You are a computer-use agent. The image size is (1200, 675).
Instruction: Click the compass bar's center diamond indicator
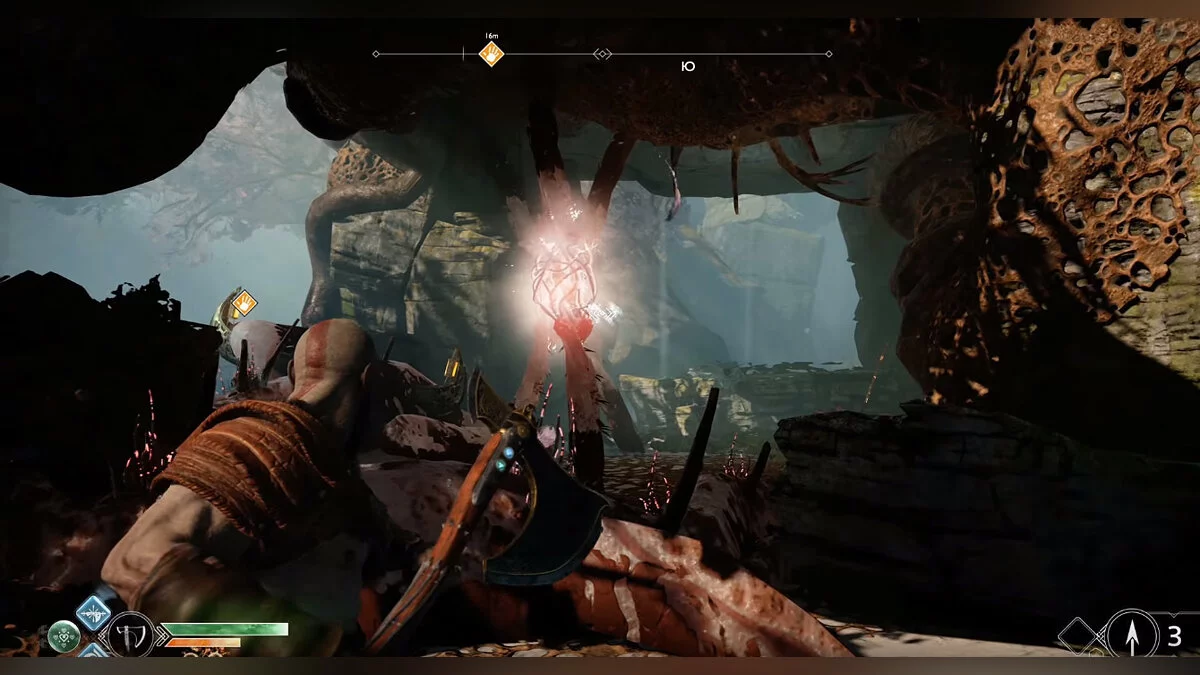(602, 54)
